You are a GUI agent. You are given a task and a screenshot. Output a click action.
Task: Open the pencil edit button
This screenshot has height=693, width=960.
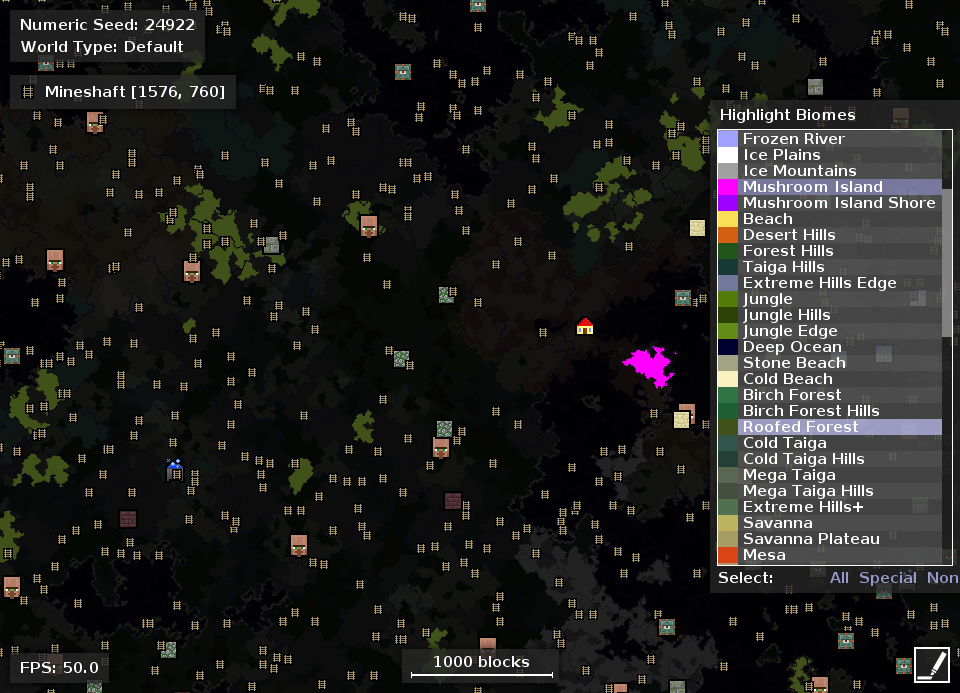coord(931,665)
